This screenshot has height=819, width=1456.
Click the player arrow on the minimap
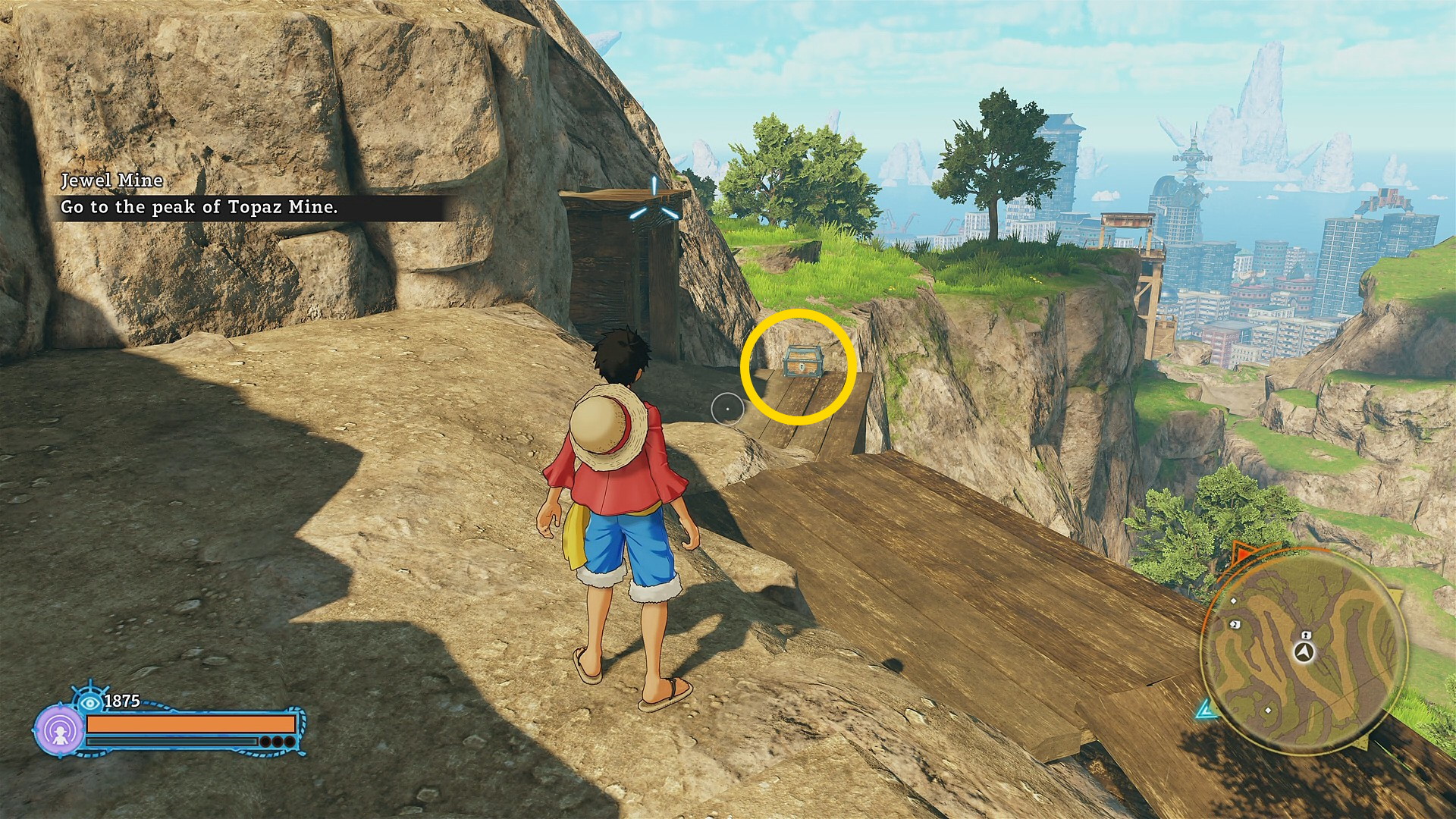pos(1304,652)
